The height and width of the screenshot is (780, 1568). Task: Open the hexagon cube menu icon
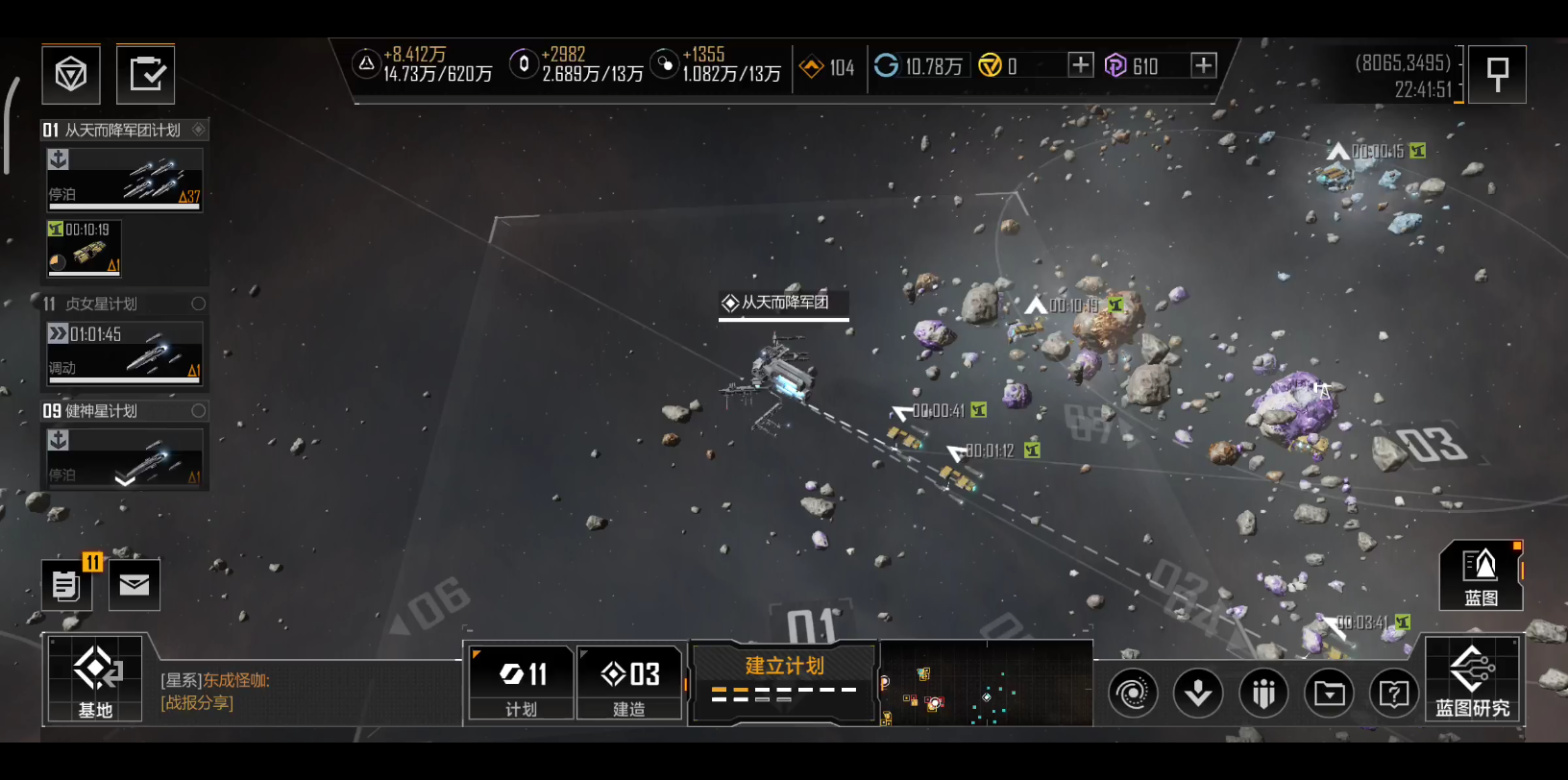point(71,74)
